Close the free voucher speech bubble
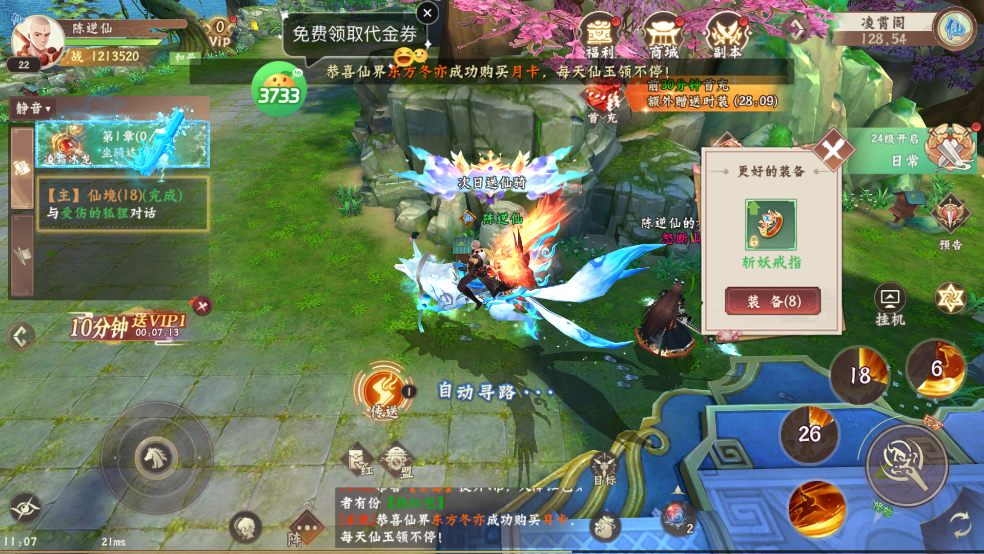This screenshot has height=554, width=984. pos(427,13)
